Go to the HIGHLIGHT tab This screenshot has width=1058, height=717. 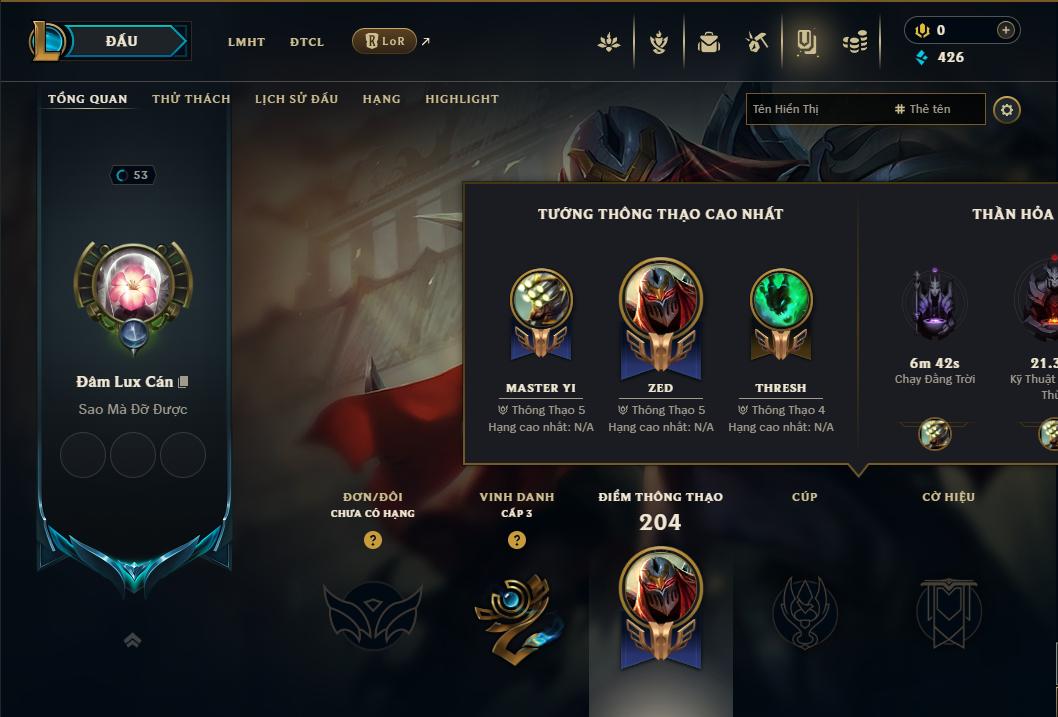tap(462, 99)
